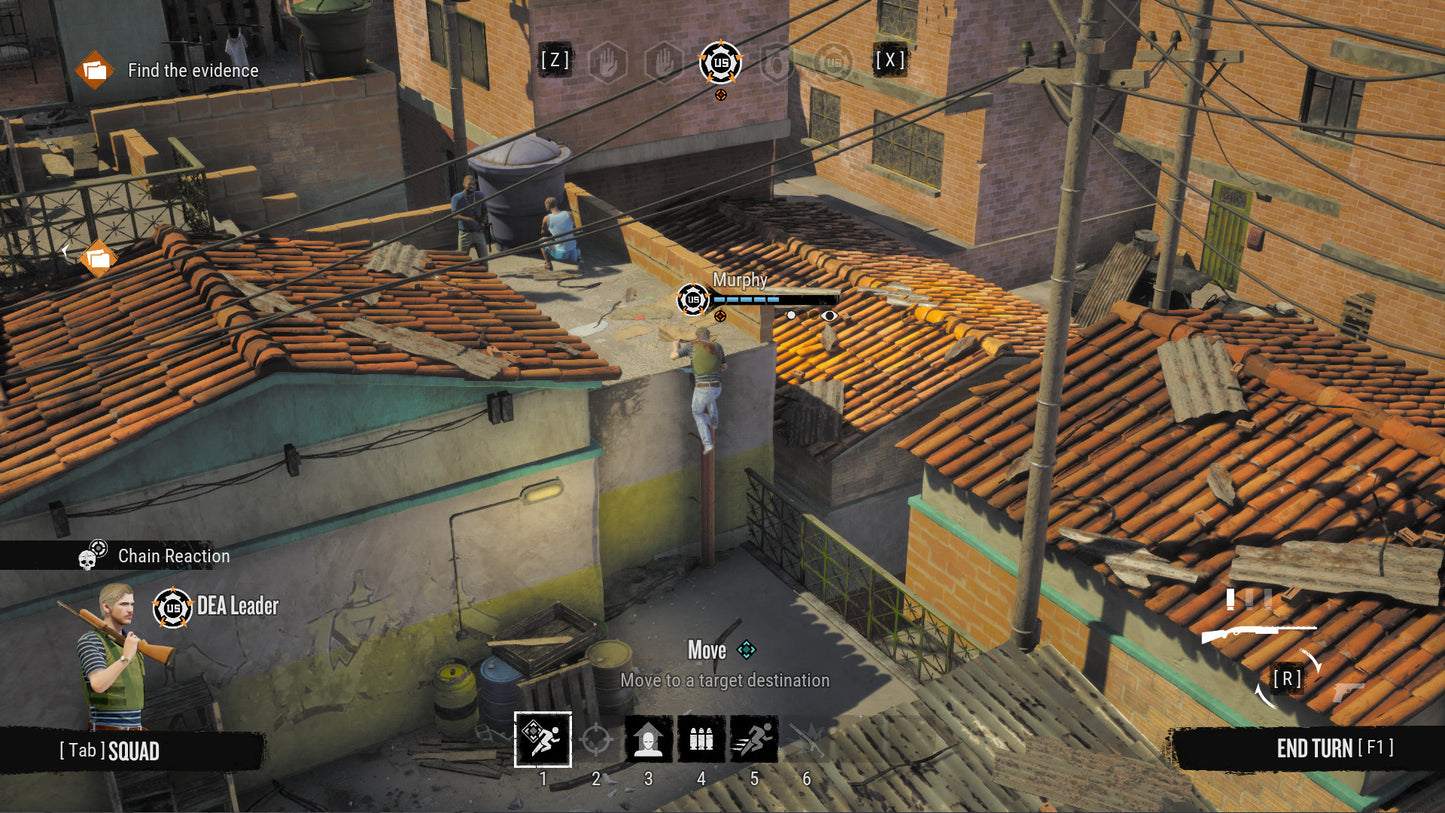Click the evidence folder waypoint marker
The height and width of the screenshot is (813, 1445).
tap(97, 259)
